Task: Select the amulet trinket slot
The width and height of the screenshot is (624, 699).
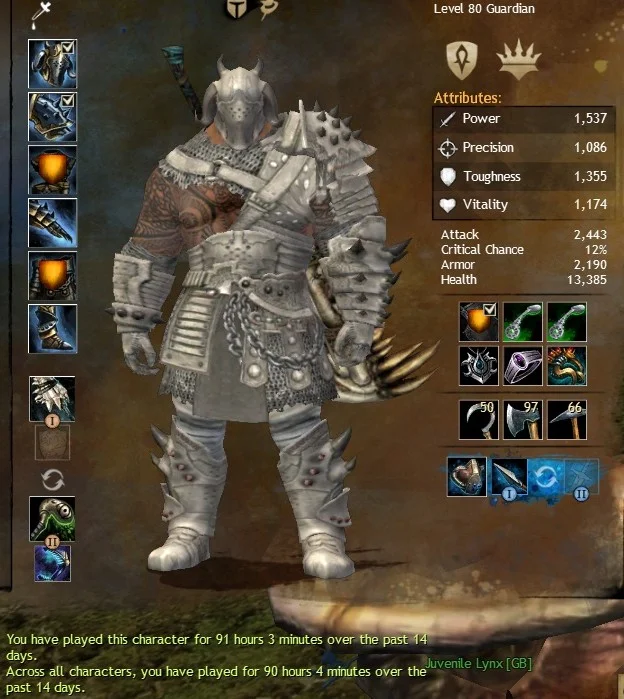Action: [x=524, y=322]
